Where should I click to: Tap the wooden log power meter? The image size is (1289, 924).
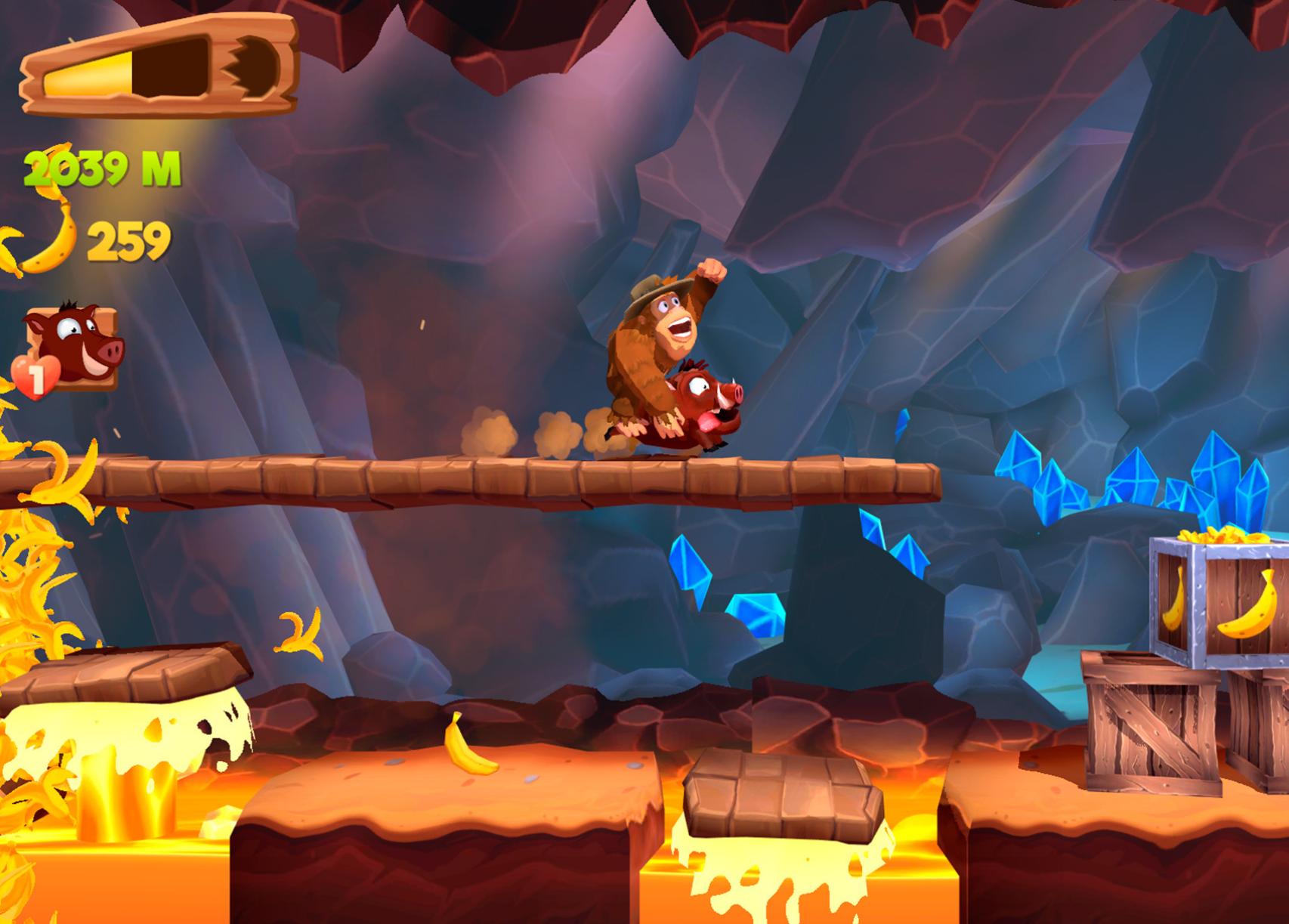pos(159,68)
